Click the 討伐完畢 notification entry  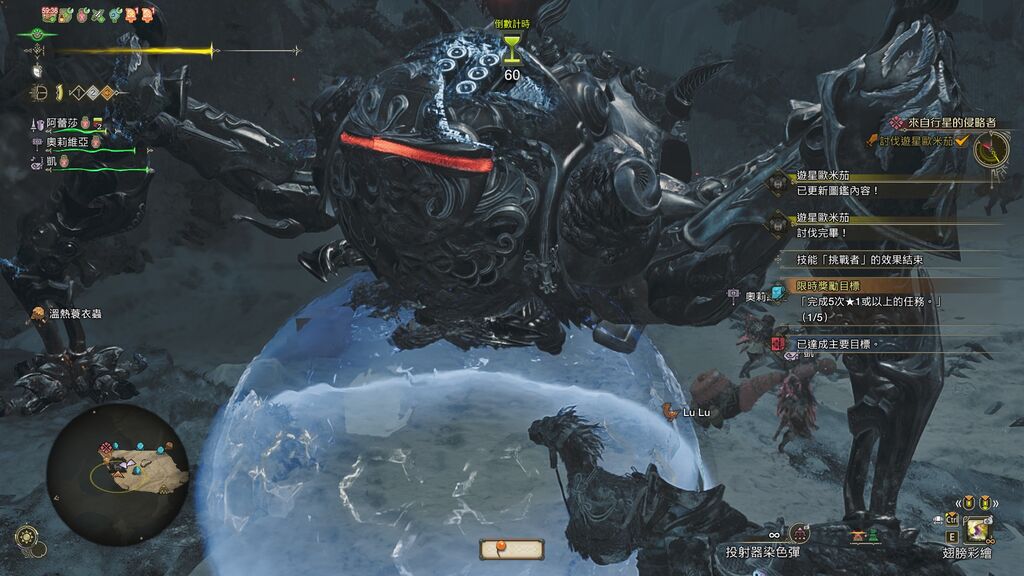click(822, 232)
